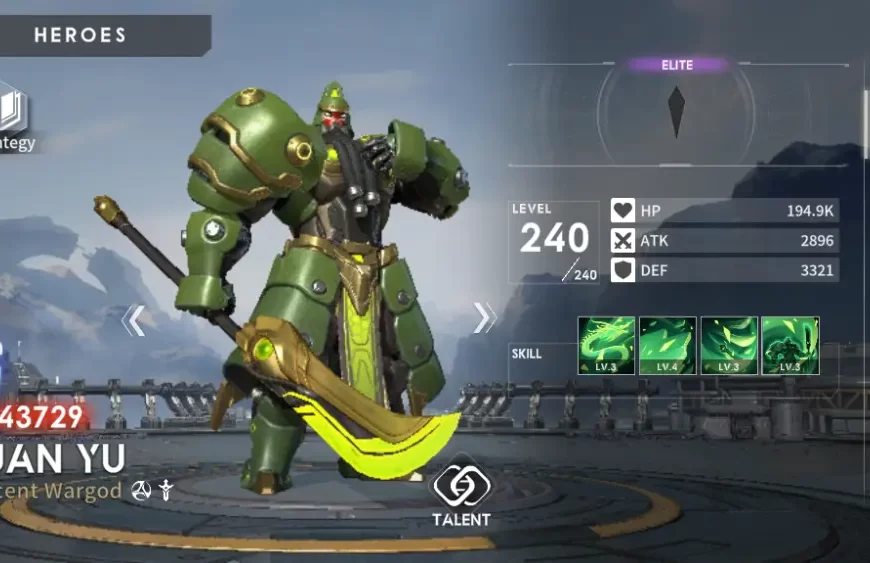Screen dimensions: 870x563
Task: Tap the Elite rank crystal emblem
Action: 677,111
